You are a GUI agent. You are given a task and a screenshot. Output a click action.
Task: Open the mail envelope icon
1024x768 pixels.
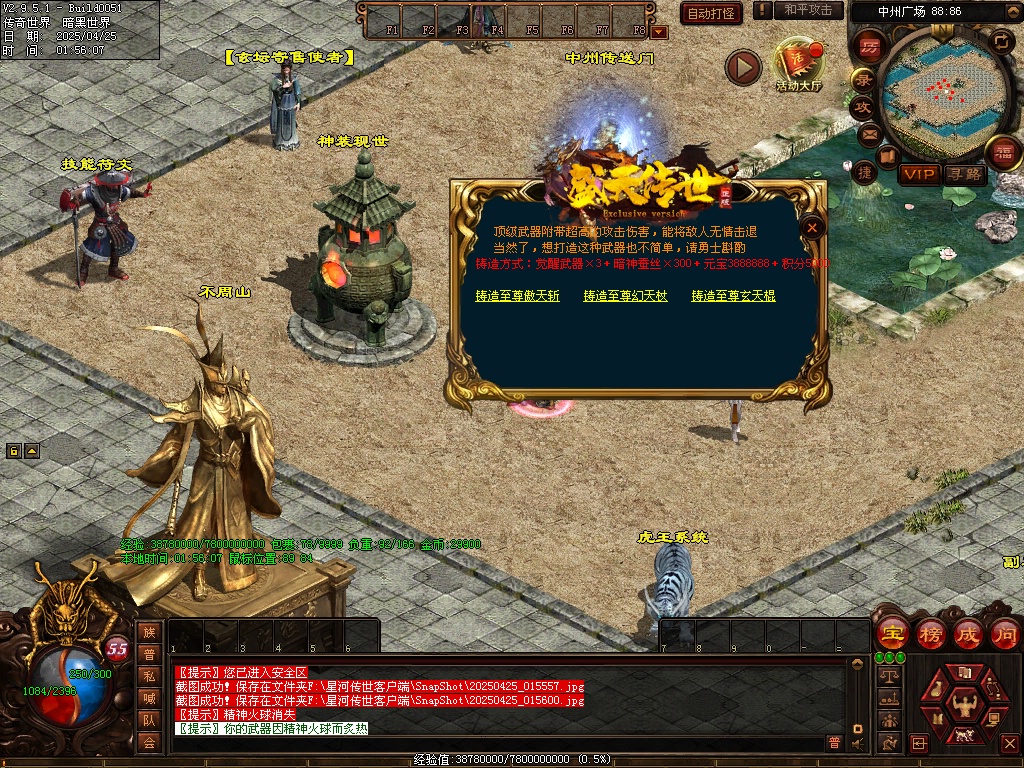pyautogui.click(x=868, y=133)
